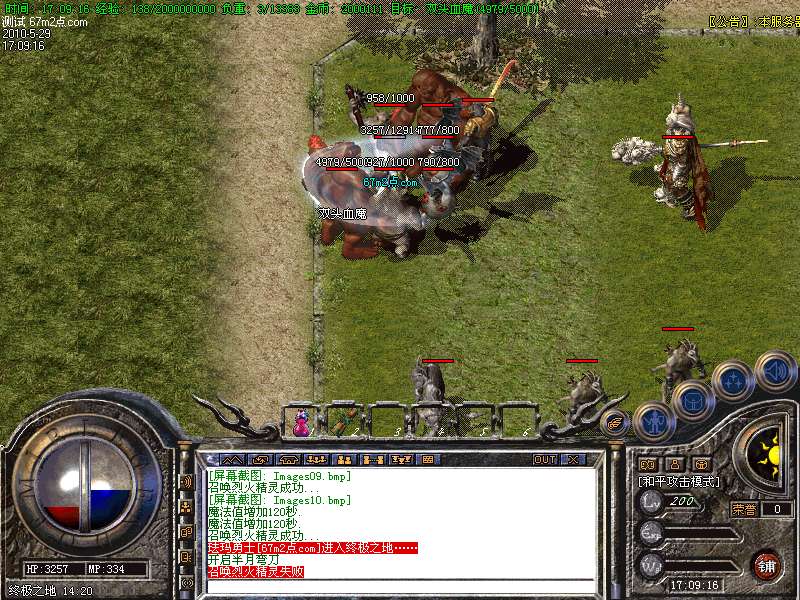Open the single-person icon above attack mode

pyautogui.click(x=675, y=464)
